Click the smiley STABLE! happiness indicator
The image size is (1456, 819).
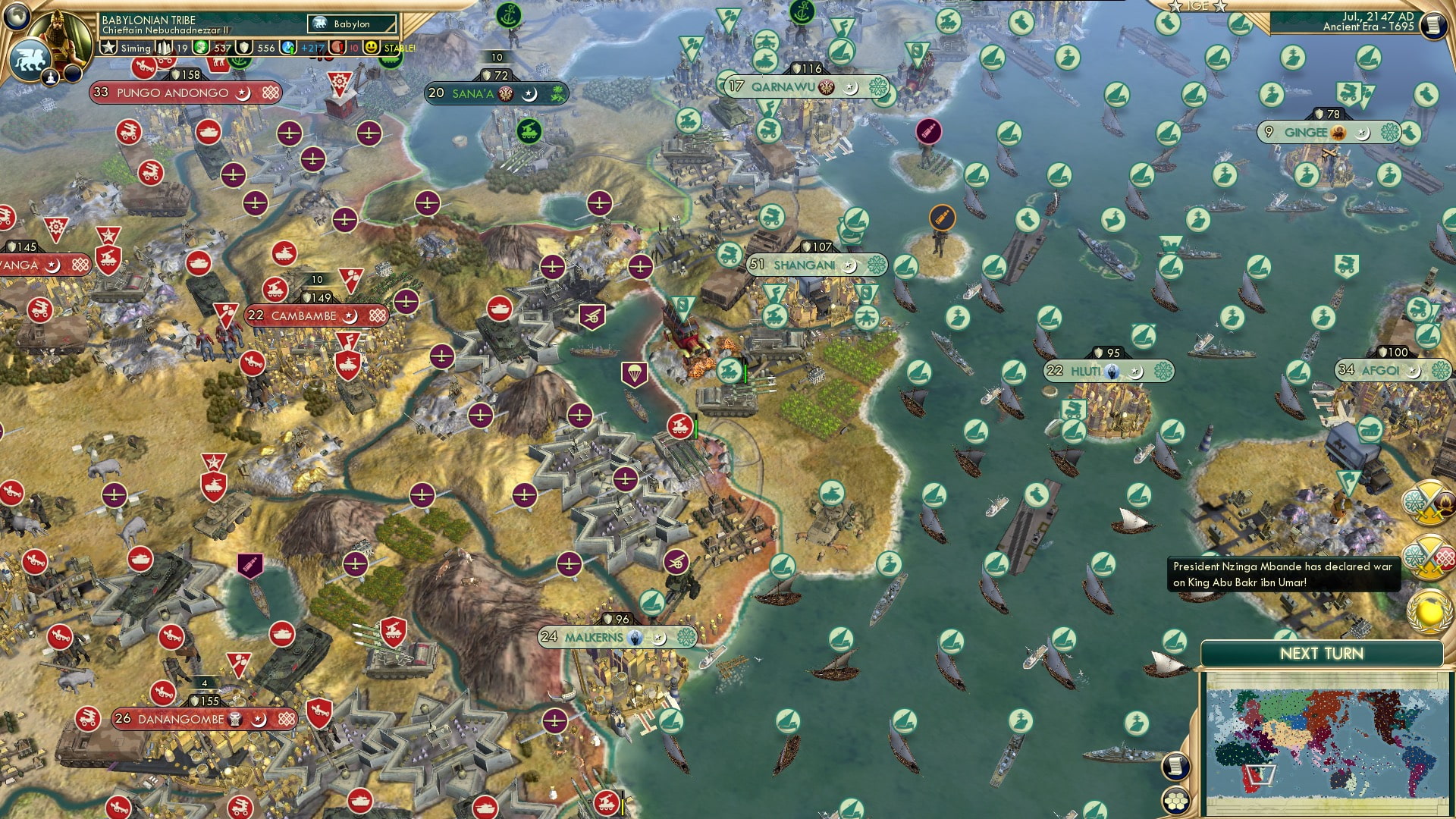point(370,47)
